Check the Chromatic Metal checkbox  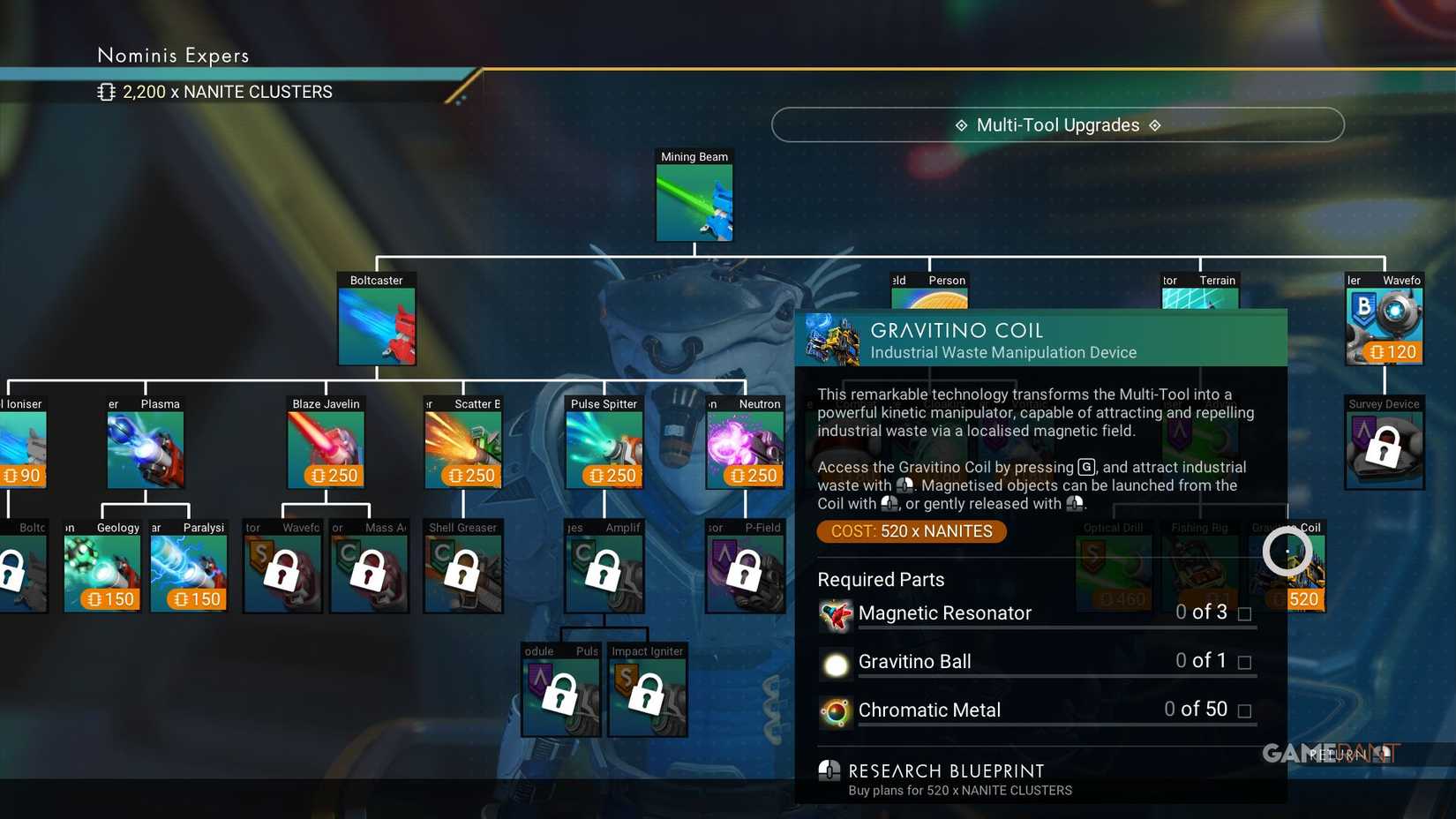click(x=1245, y=710)
